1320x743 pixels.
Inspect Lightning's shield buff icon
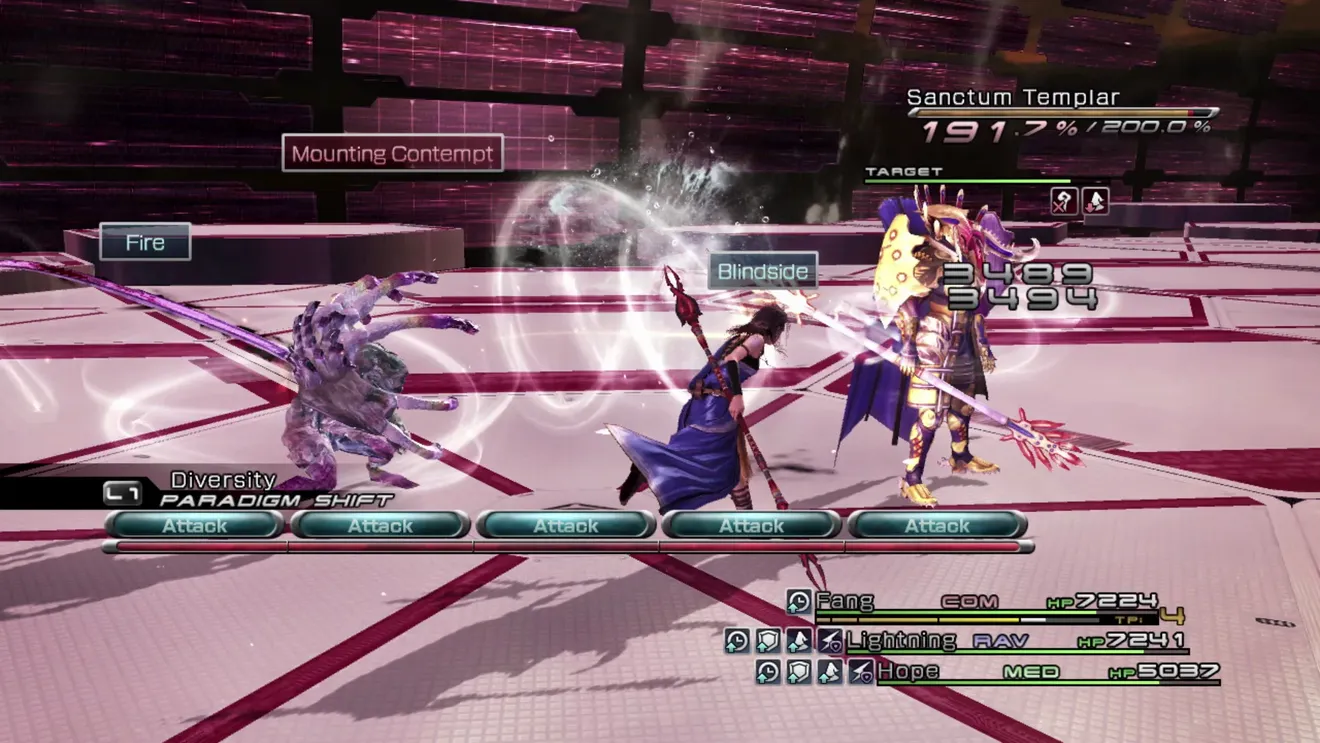point(767,640)
